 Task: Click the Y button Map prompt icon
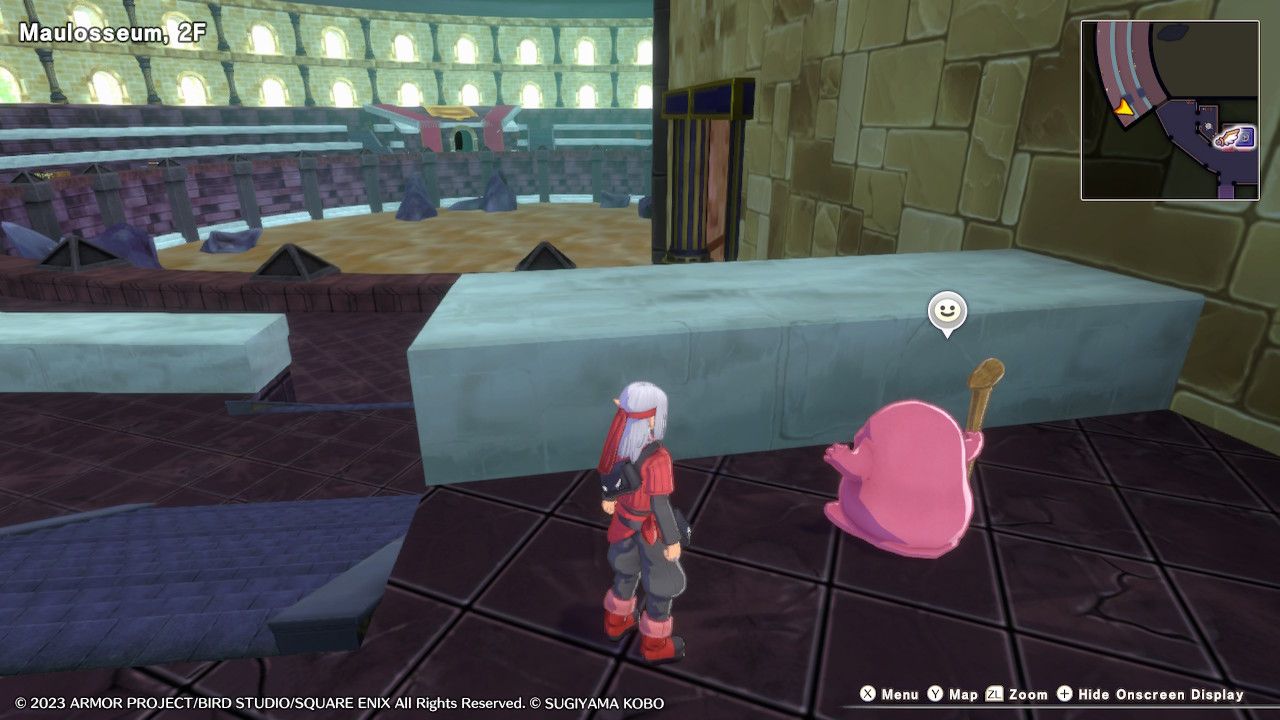coord(934,694)
